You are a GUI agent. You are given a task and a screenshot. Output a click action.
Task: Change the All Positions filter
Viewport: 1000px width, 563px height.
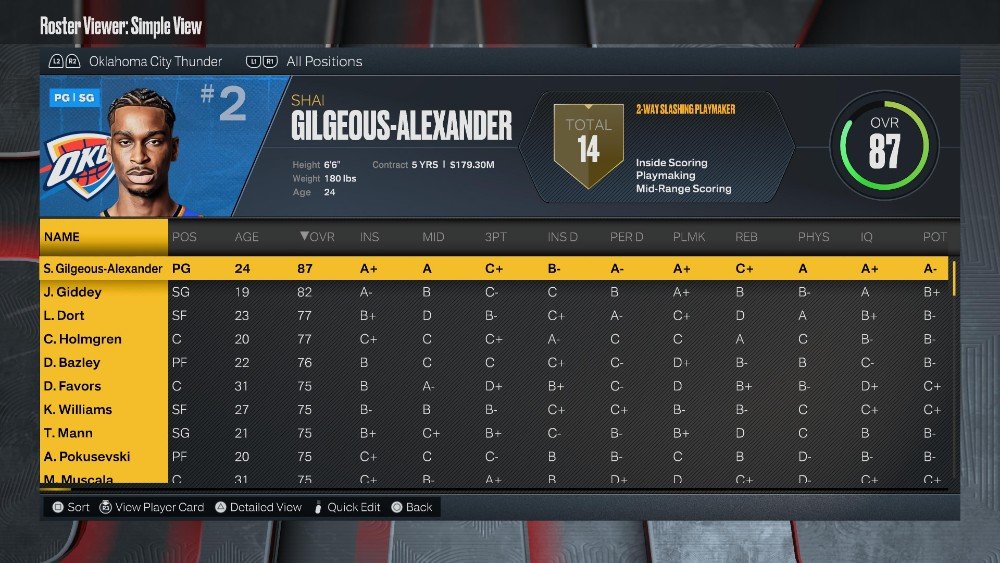(324, 61)
